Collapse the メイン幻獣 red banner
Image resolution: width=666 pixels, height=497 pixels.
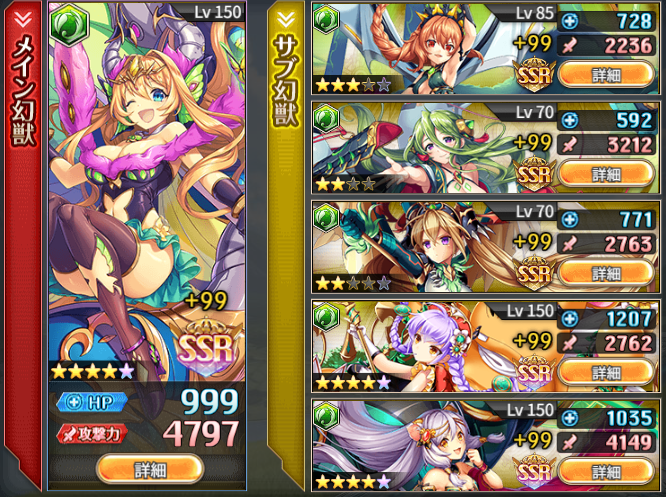tap(21, 16)
